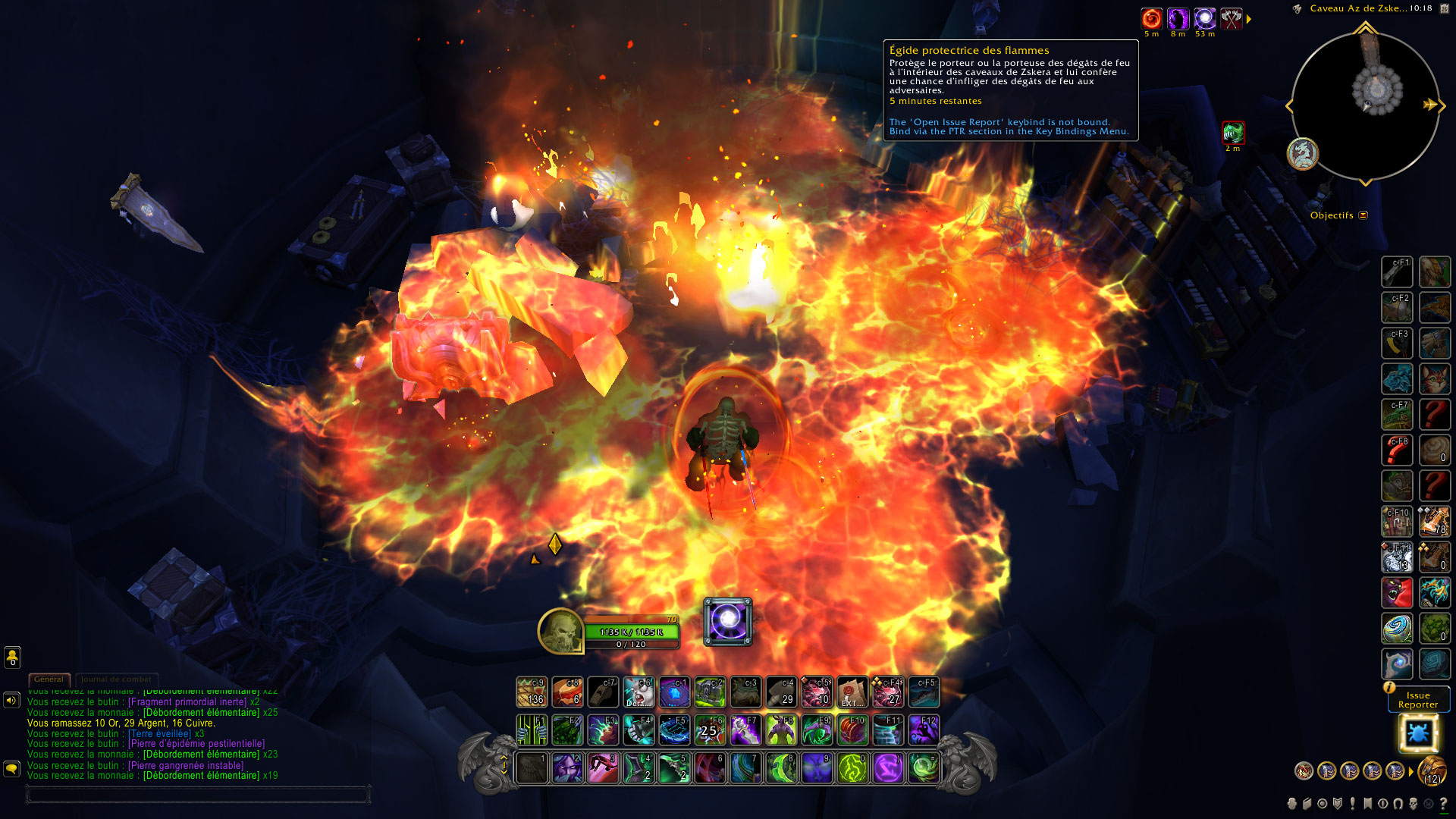This screenshot has height=819, width=1456.
Task: Click the skull portrait player frame
Action: point(560,630)
